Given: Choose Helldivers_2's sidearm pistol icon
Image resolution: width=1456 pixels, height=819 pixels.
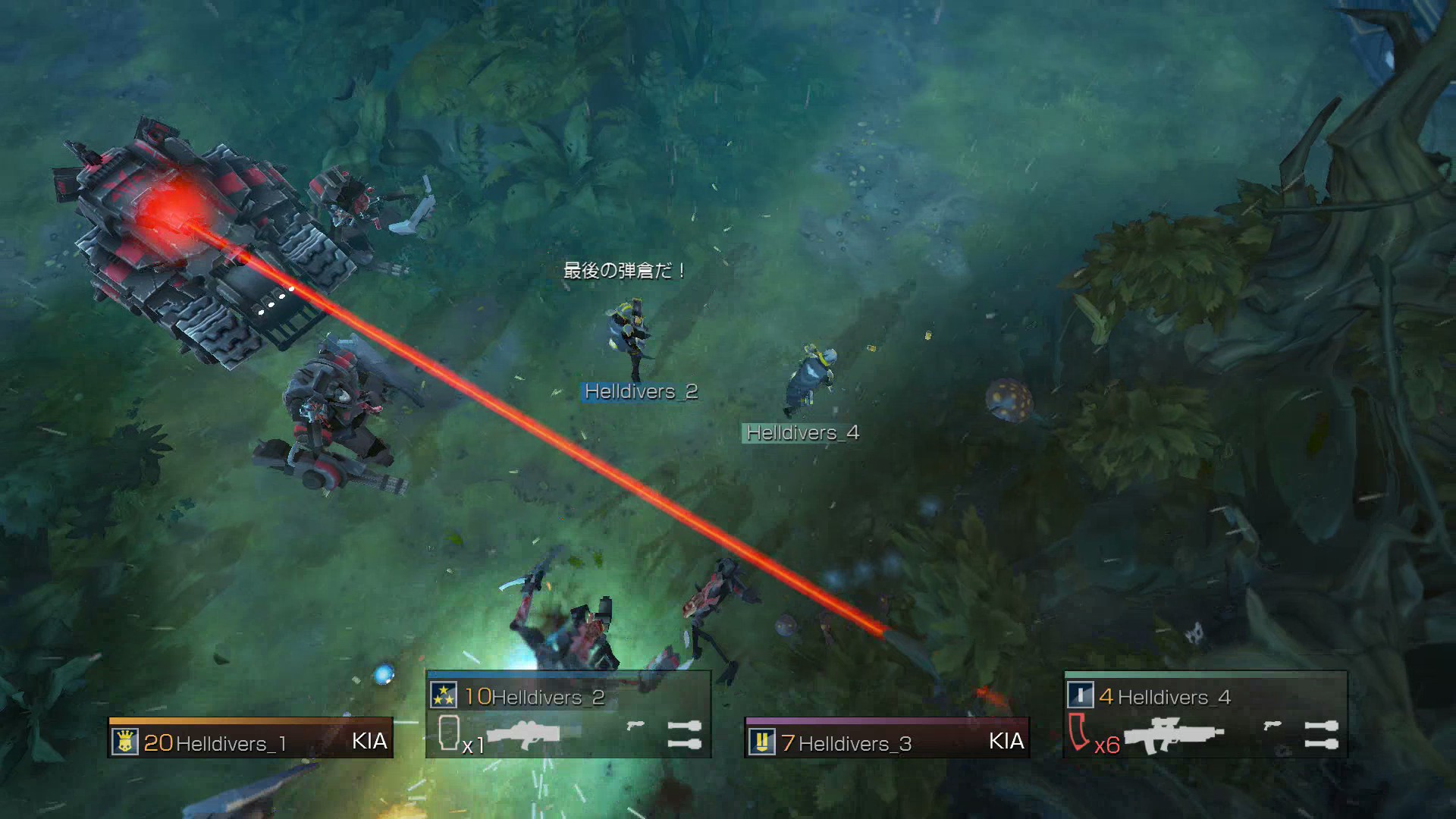Looking at the screenshot, I should click(x=635, y=726).
